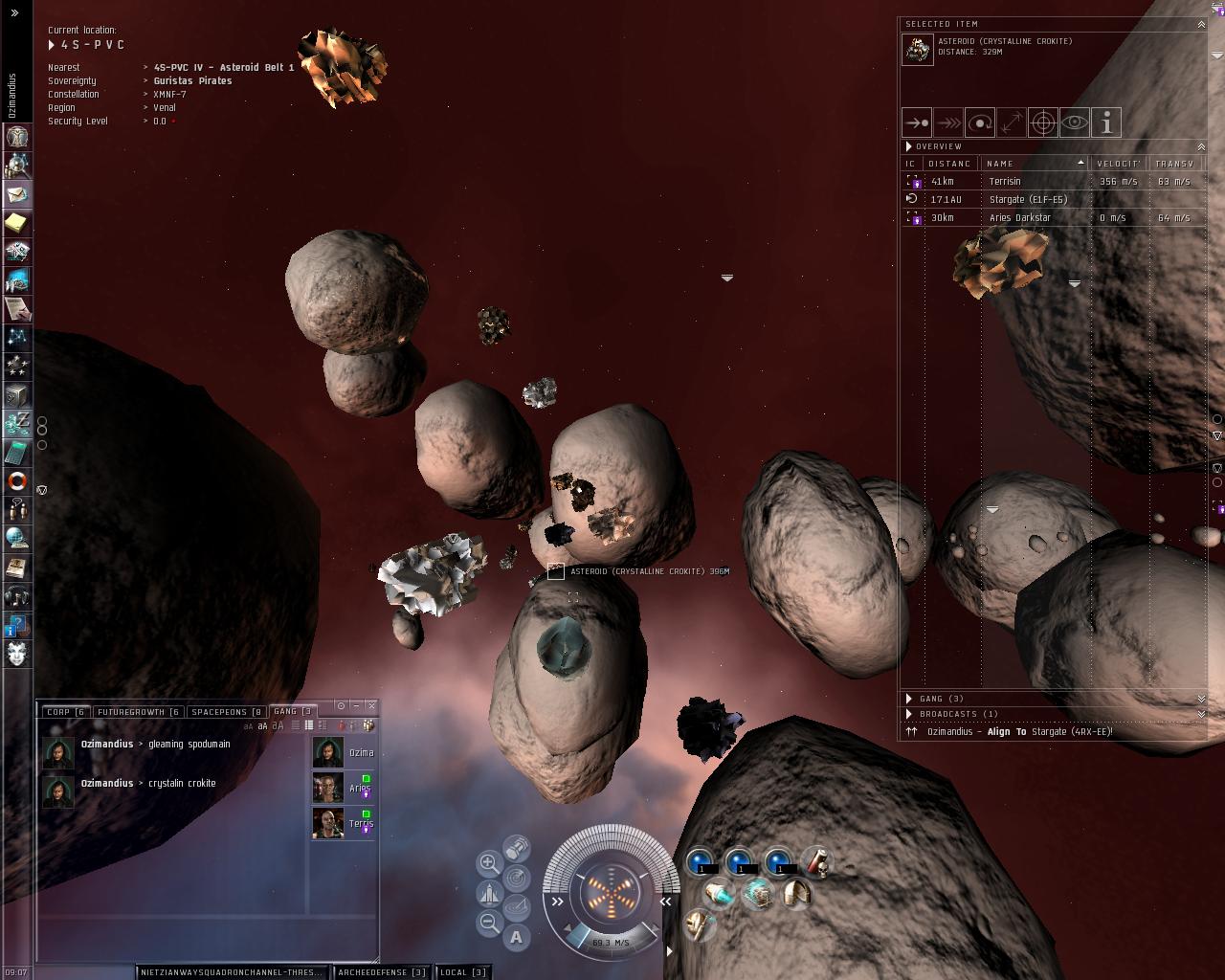Open the ArcheeDefense channel tab
The width and height of the screenshot is (1225, 980).
382,972
